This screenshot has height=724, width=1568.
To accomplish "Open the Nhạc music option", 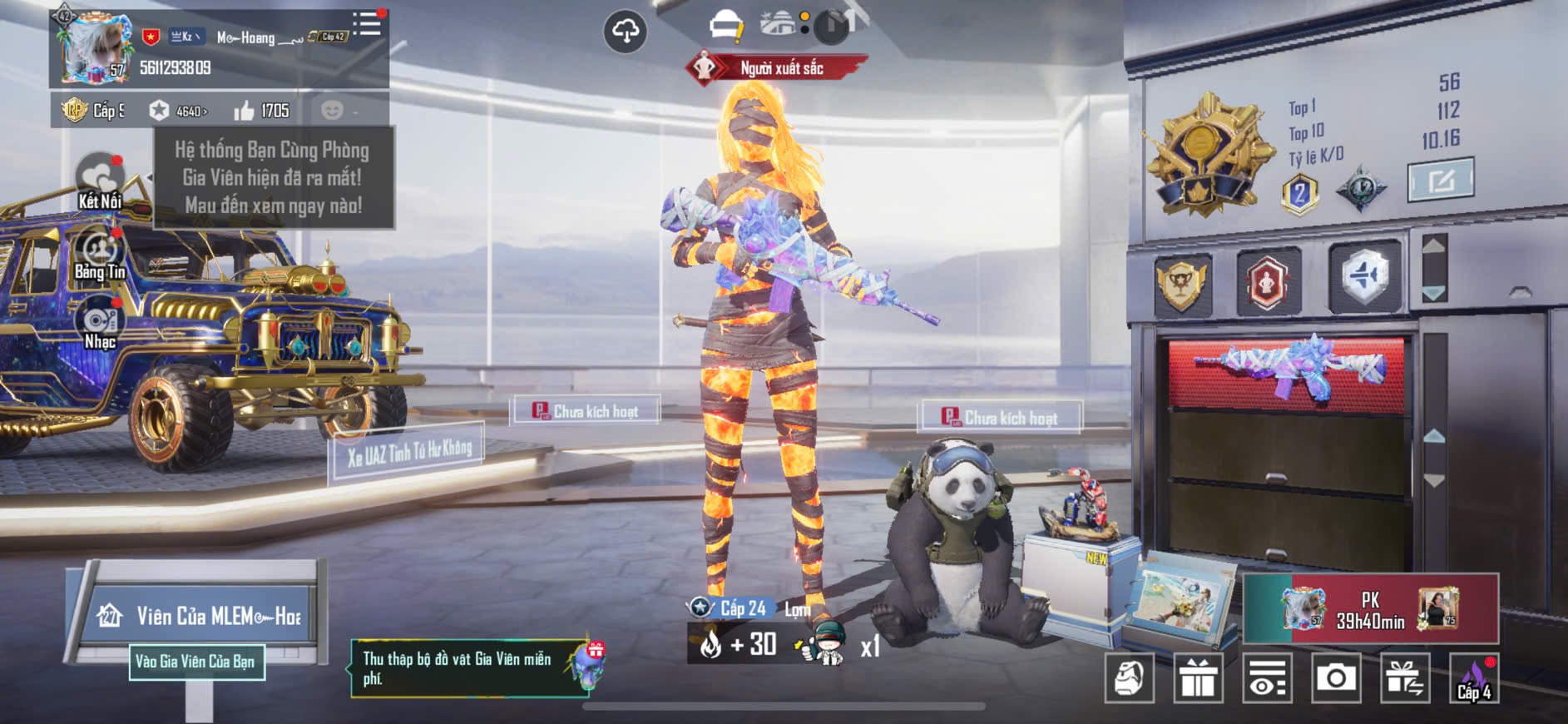I will point(100,325).
